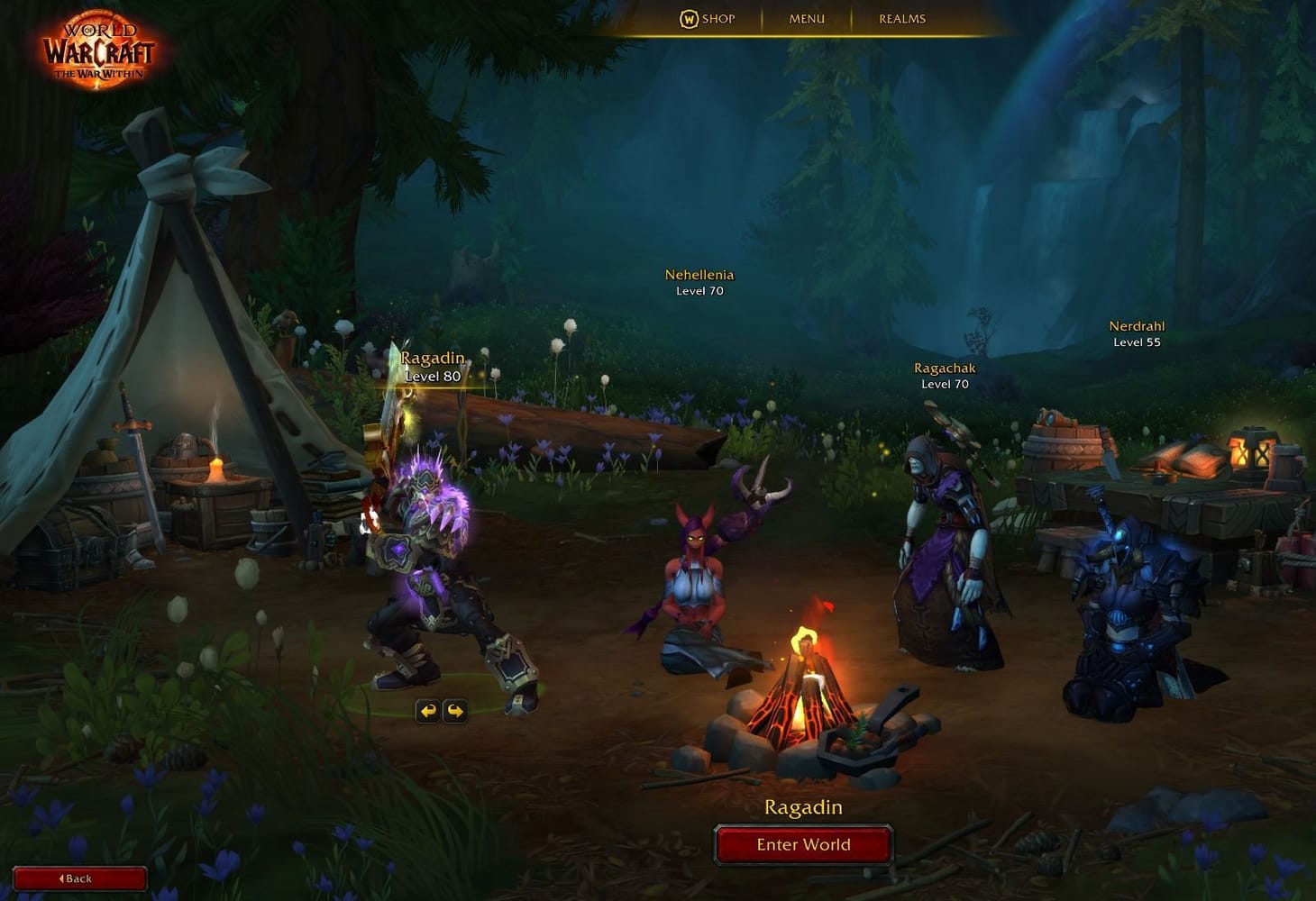The width and height of the screenshot is (1316, 901).
Task: Open the REALMS selection
Action: 904,18
